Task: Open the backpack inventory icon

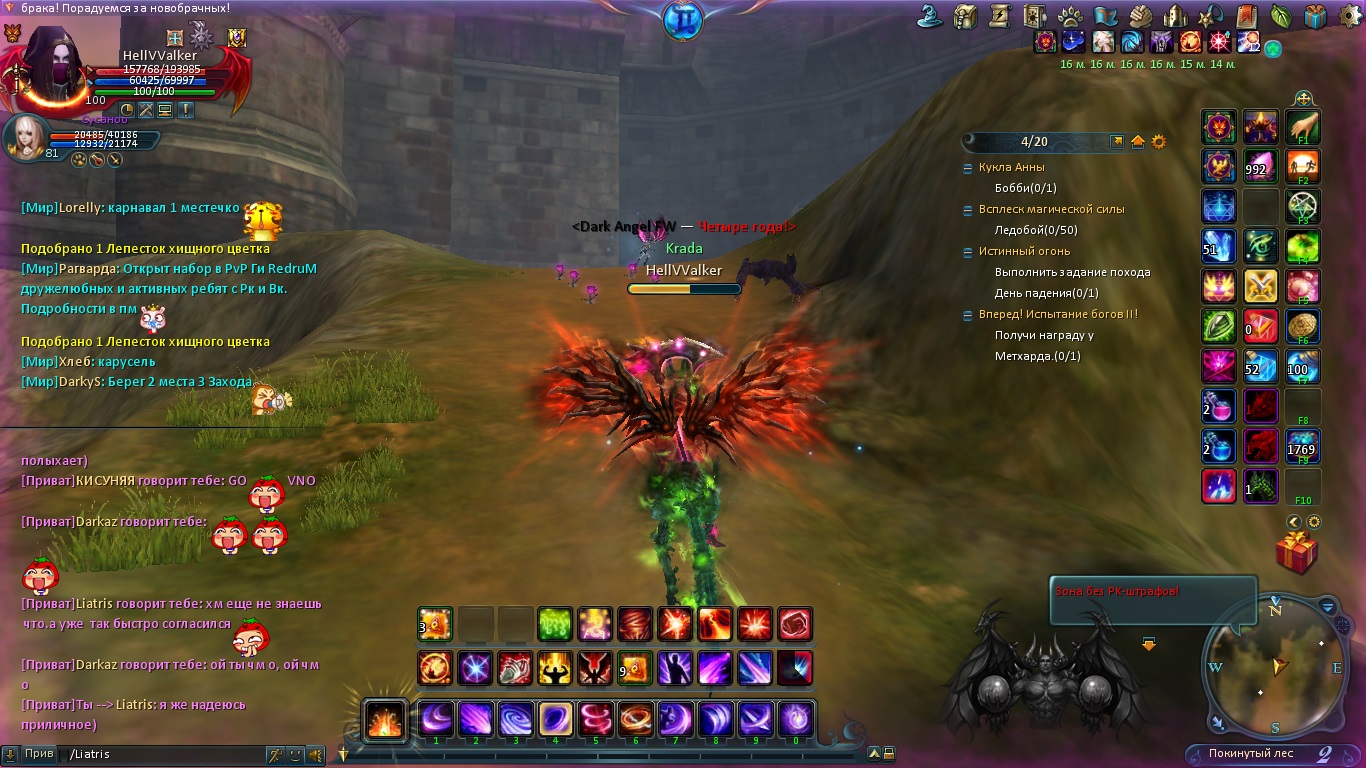Action: tap(966, 16)
